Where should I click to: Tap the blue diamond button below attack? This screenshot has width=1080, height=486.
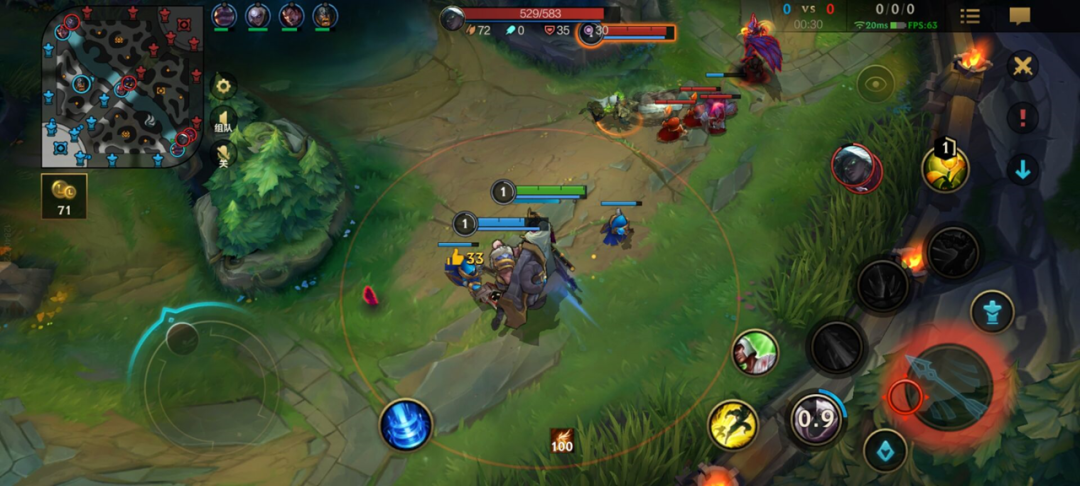(x=885, y=450)
